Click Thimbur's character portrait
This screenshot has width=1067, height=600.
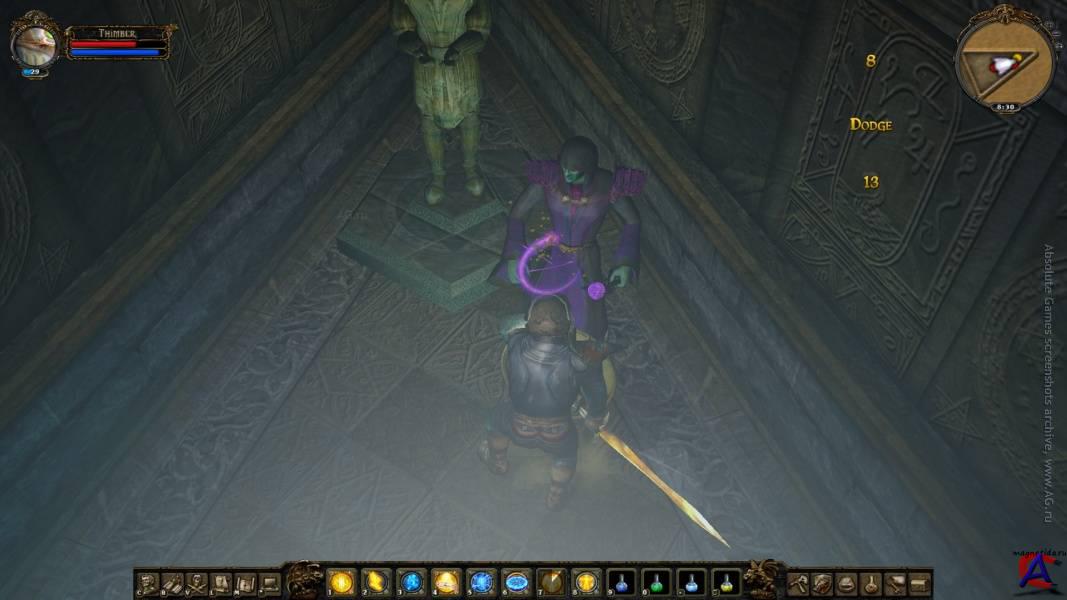35,43
